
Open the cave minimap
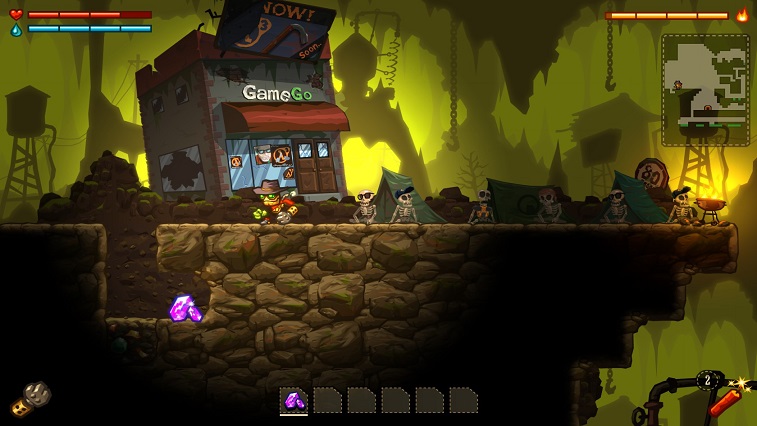[705, 90]
